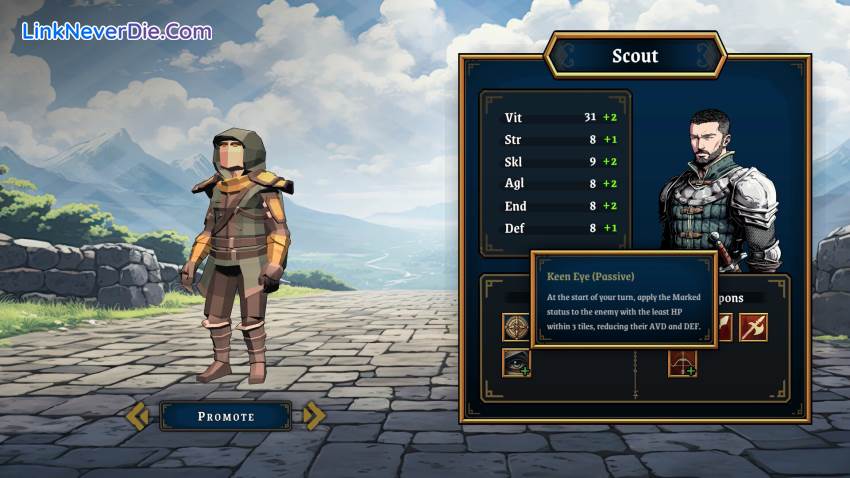The image size is (850, 478).
Task: Choose the new bow weapon icon
Action: [x=682, y=362]
